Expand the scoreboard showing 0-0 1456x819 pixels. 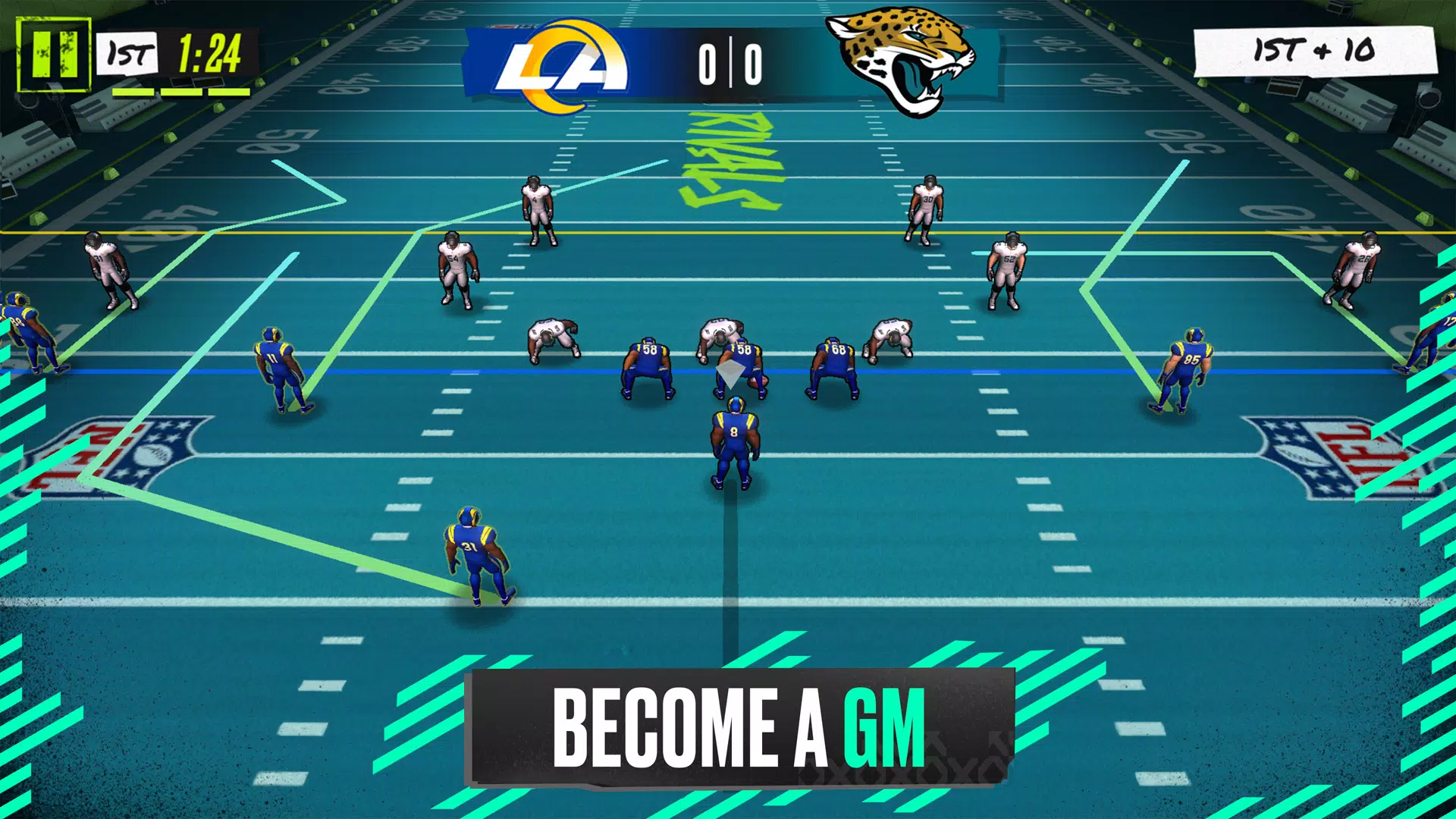point(730,64)
